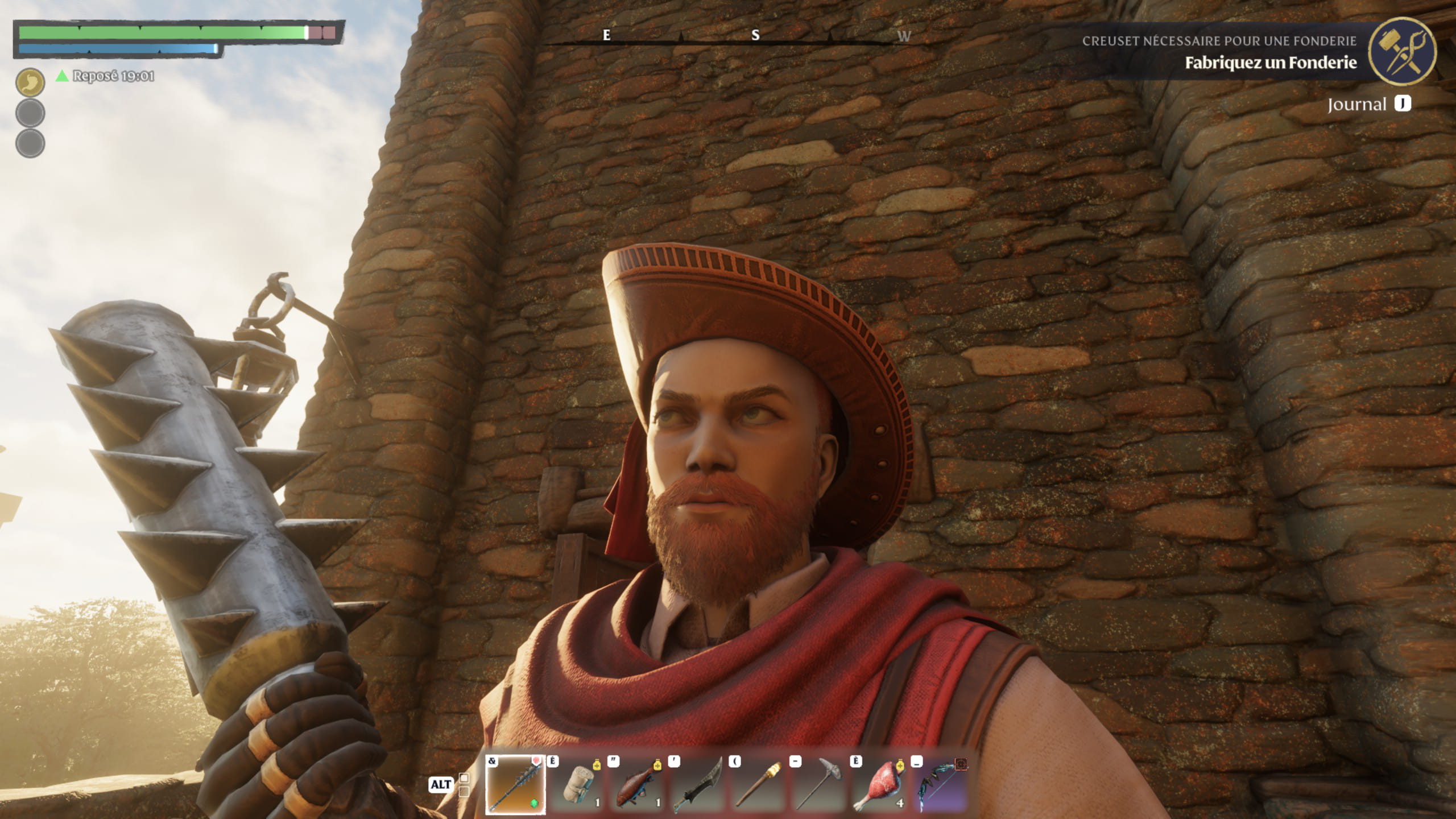This screenshot has width=1456, height=819.
Task: Check the Reposé rested status effect
Action: point(106,76)
